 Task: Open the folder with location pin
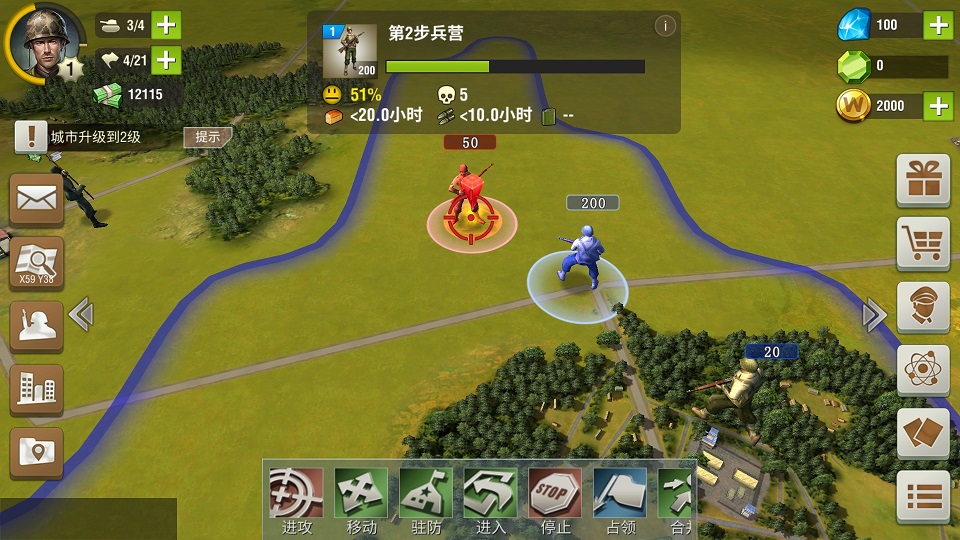pyautogui.click(x=37, y=453)
